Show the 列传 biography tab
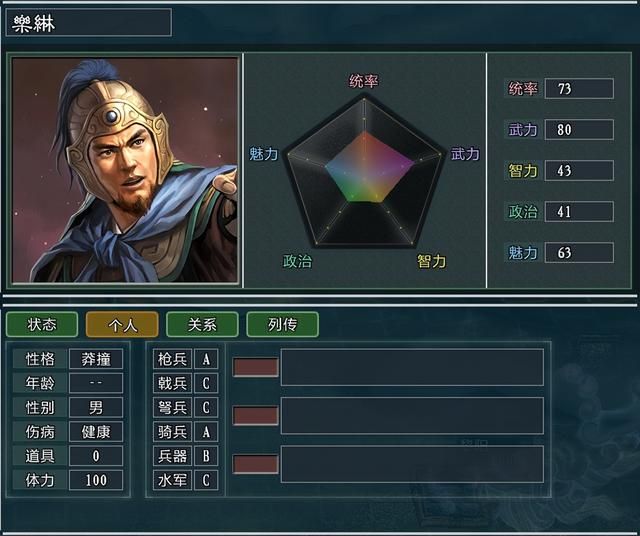This screenshot has height=536, width=640. [x=282, y=324]
